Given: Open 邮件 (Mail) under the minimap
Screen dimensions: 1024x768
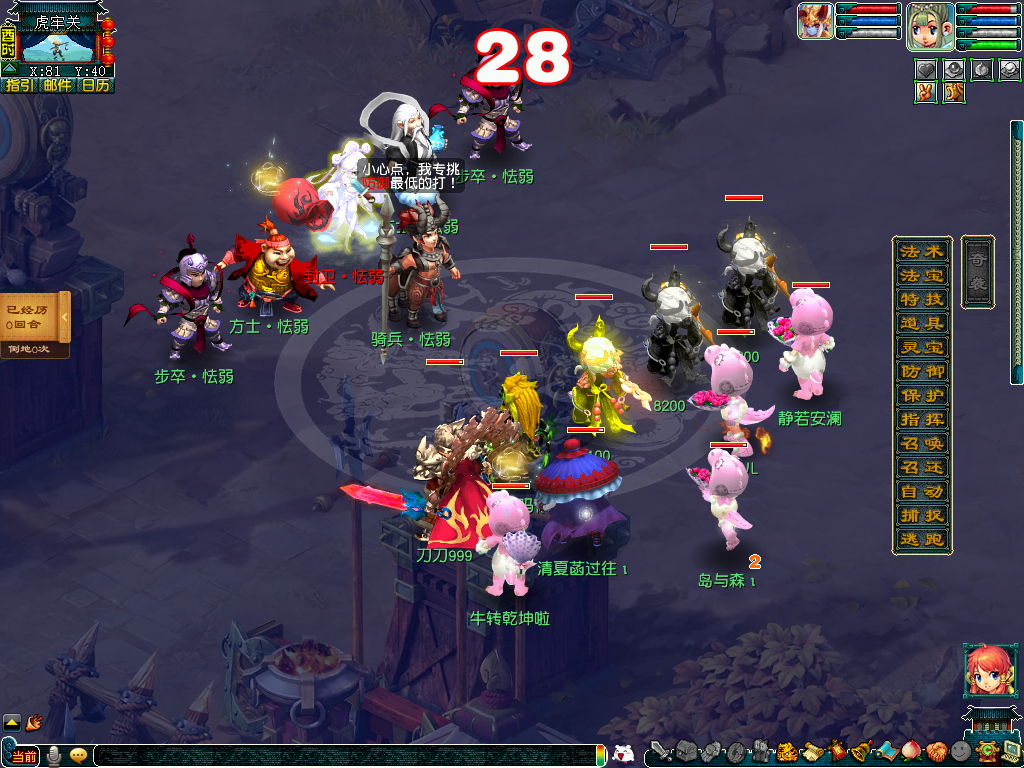Looking at the screenshot, I should pyautogui.click(x=57, y=86).
